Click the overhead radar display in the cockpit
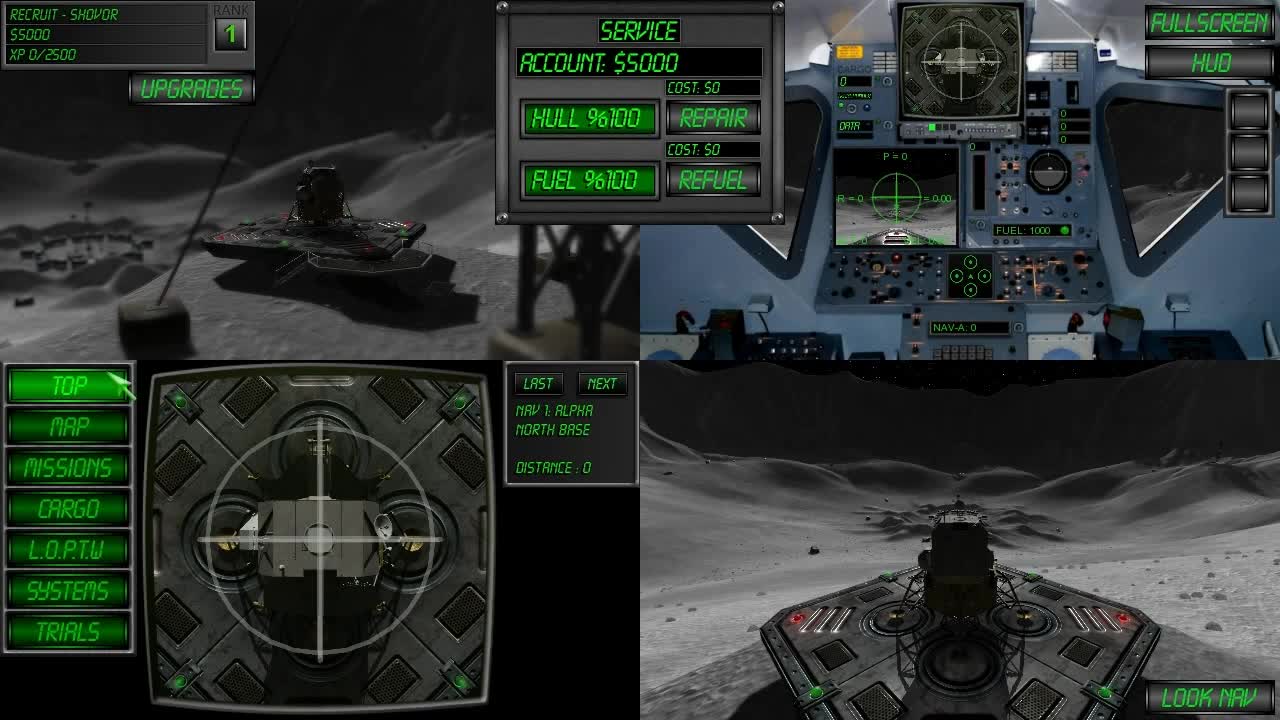Image resolution: width=1280 pixels, height=720 pixels. [960, 60]
